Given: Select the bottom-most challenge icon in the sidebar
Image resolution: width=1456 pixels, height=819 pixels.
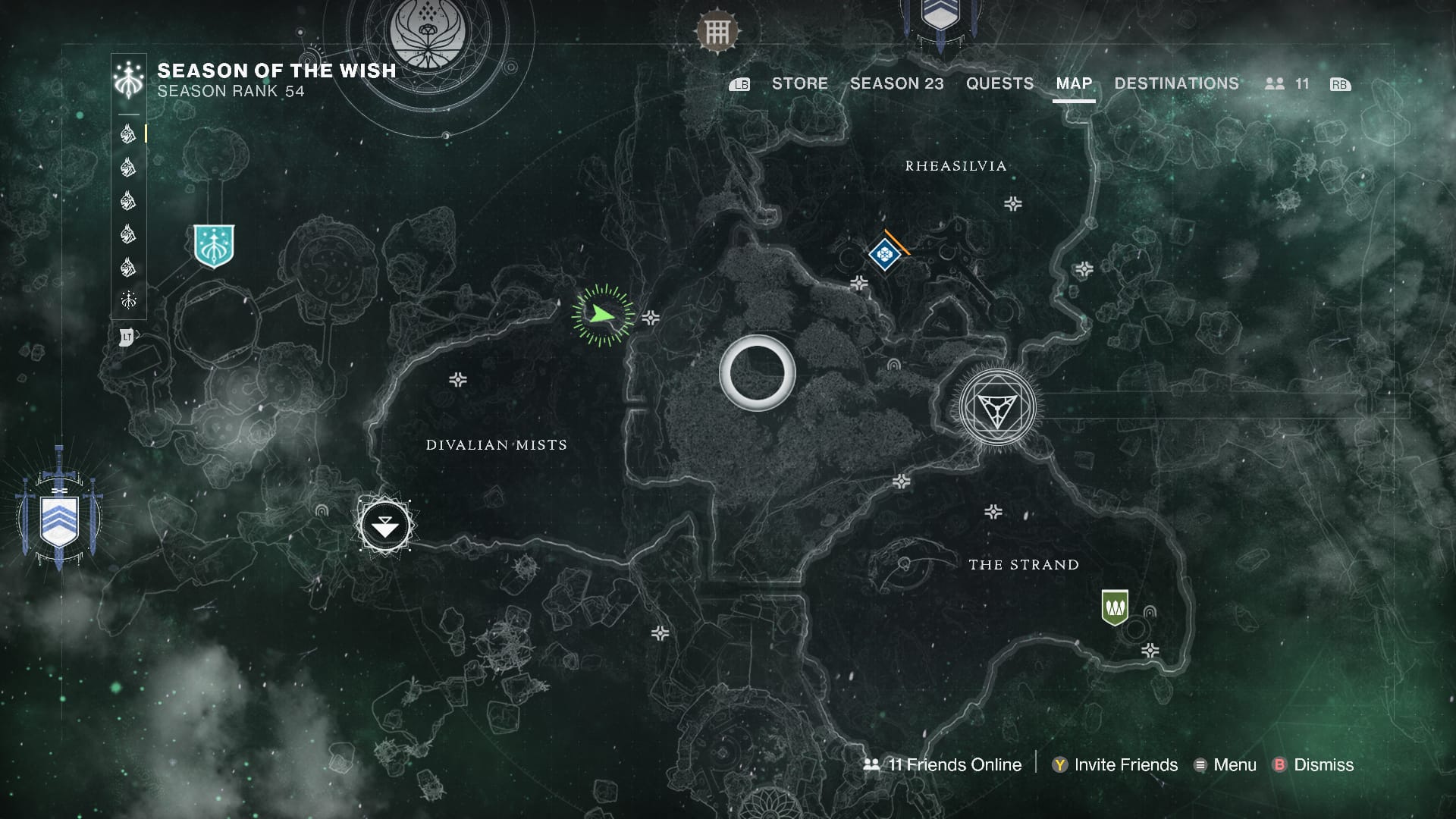Looking at the screenshot, I should [x=129, y=301].
